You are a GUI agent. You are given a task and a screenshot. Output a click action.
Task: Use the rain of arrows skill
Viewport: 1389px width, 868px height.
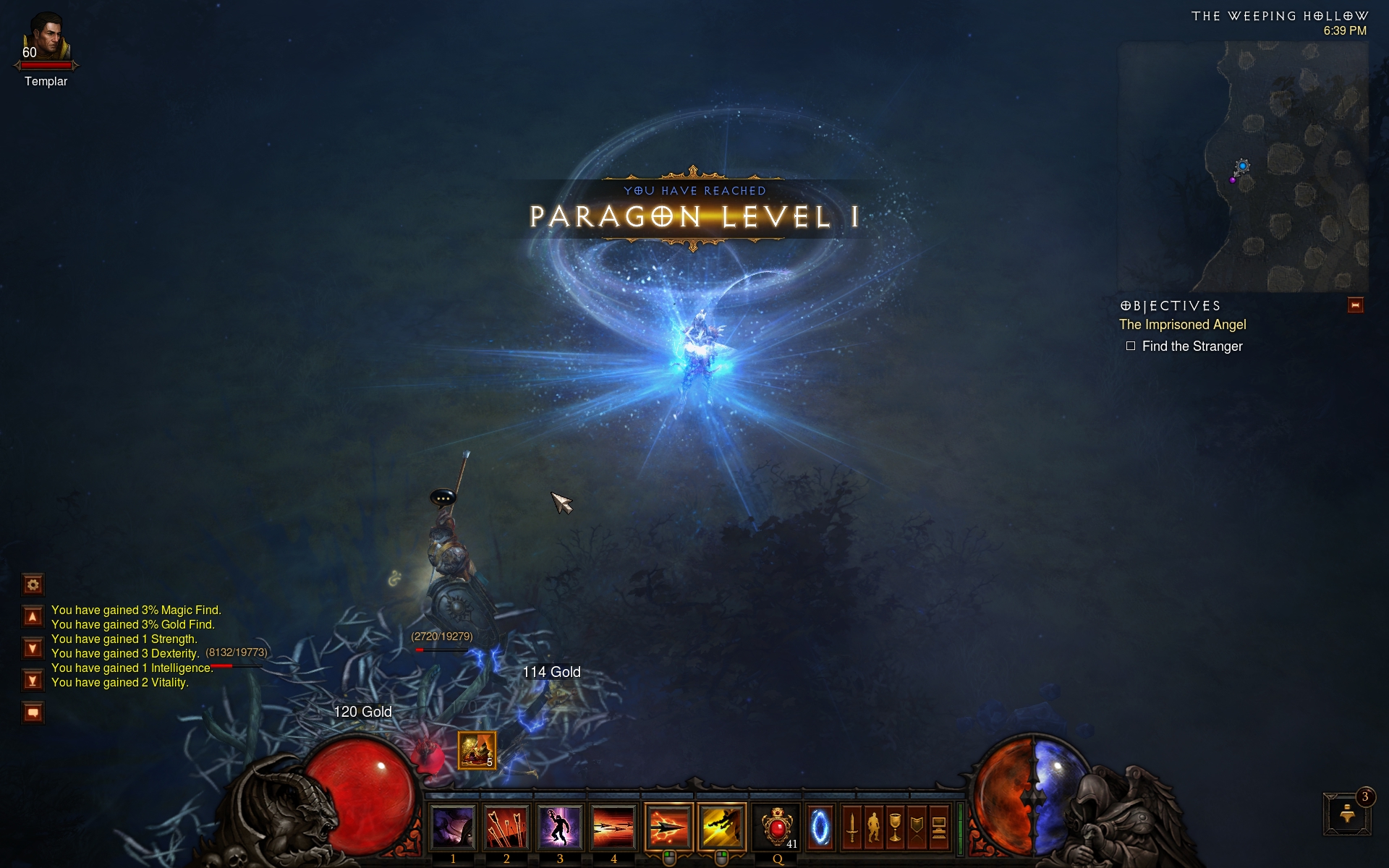(x=506, y=827)
